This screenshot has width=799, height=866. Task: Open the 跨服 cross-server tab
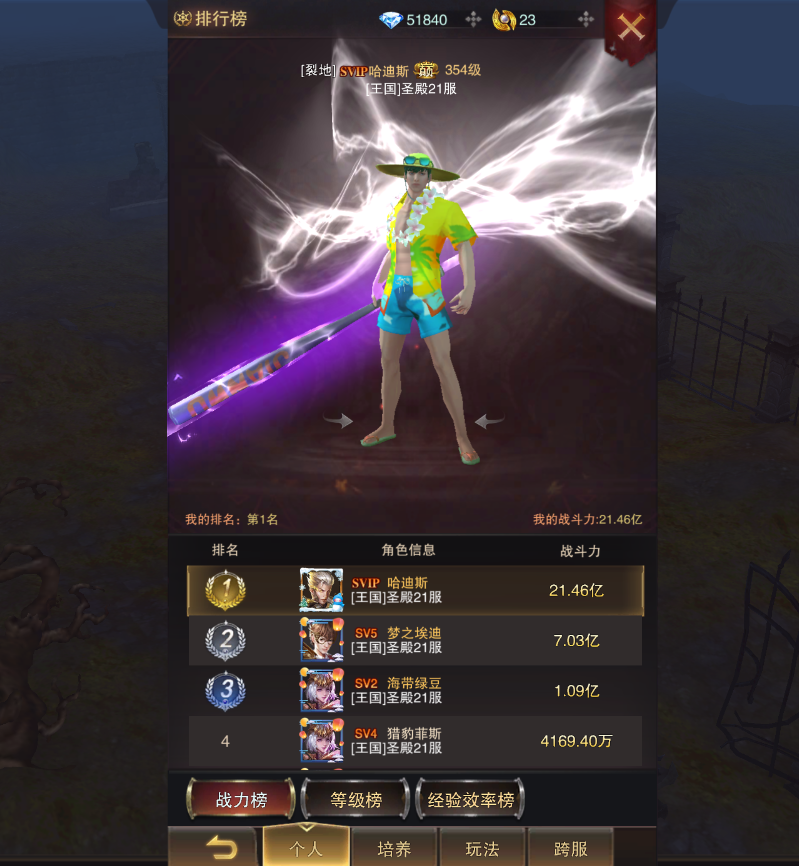coord(570,849)
